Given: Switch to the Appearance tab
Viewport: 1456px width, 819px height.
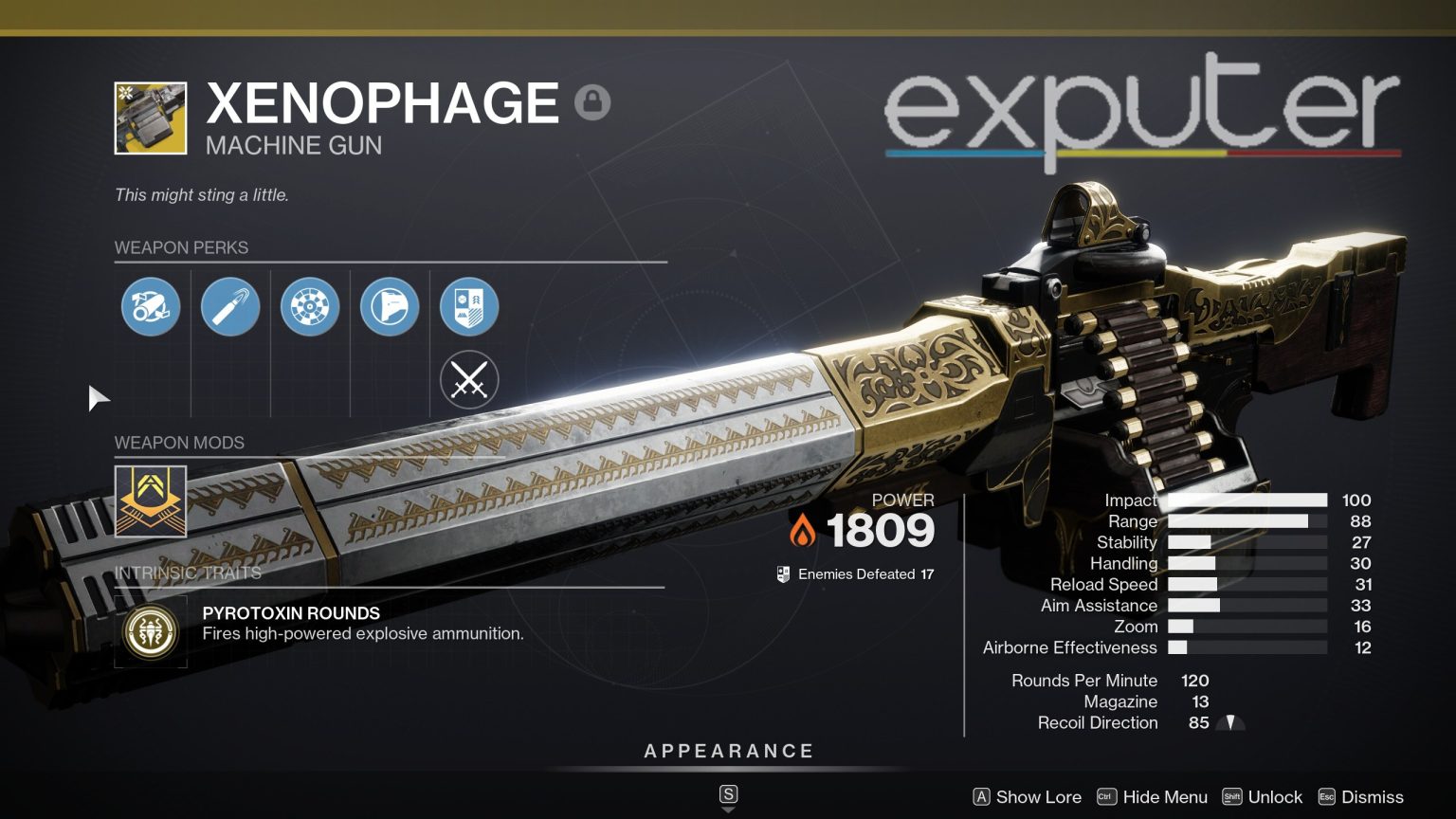Looking at the screenshot, I should (728, 751).
